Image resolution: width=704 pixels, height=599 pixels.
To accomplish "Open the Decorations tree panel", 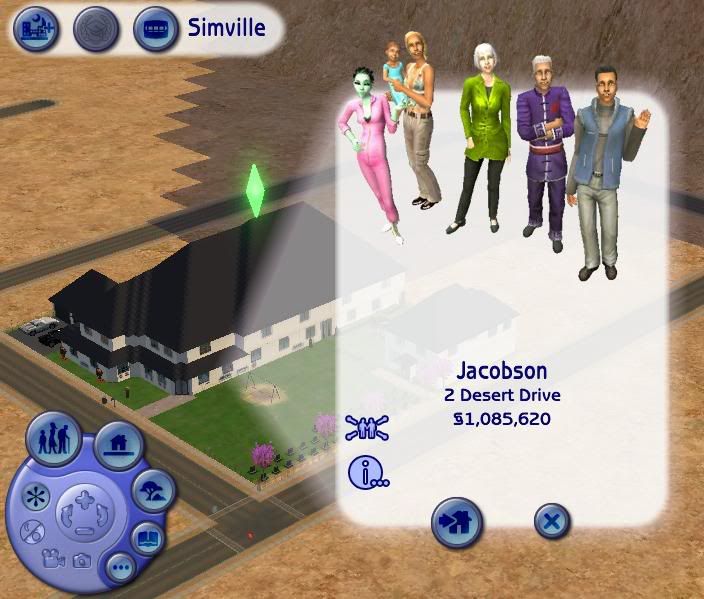I will click(x=153, y=490).
